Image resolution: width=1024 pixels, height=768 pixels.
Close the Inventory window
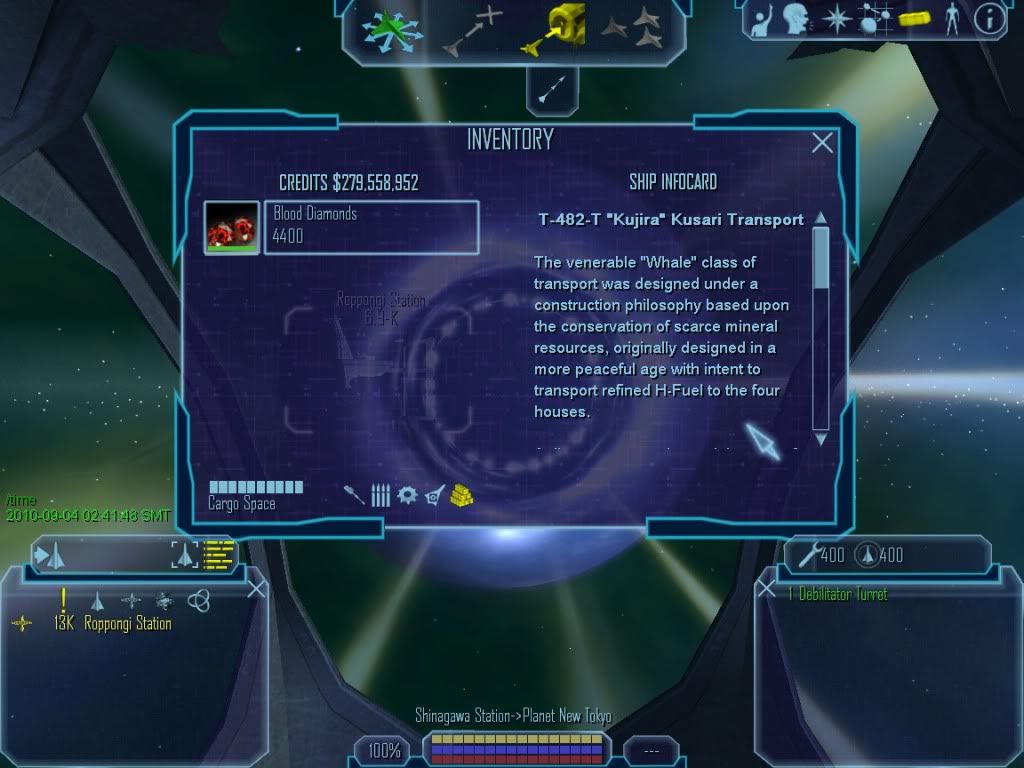coord(822,143)
